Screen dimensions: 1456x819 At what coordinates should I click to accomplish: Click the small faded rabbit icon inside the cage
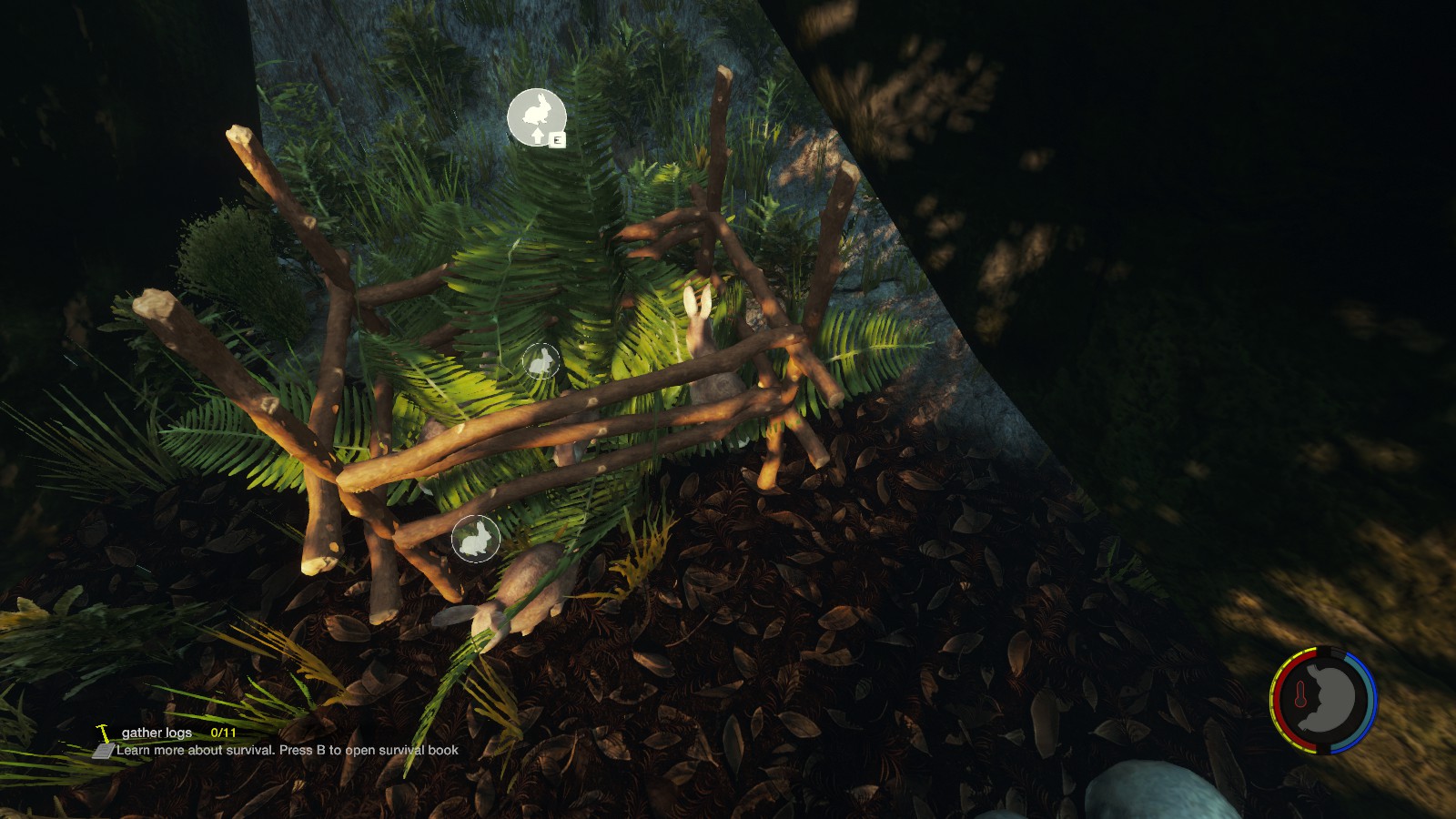[541, 361]
